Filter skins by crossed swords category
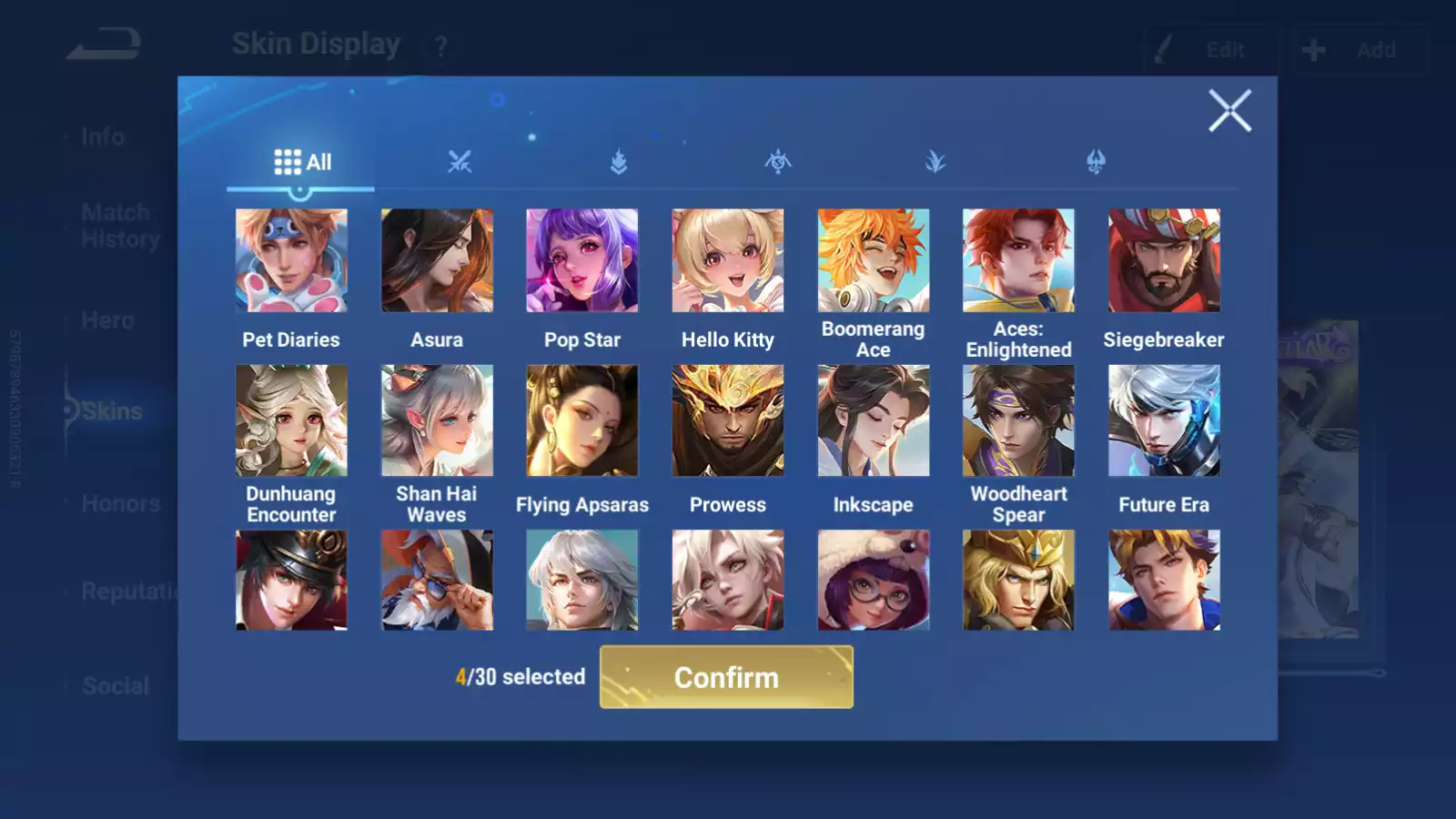 [x=460, y=162]
